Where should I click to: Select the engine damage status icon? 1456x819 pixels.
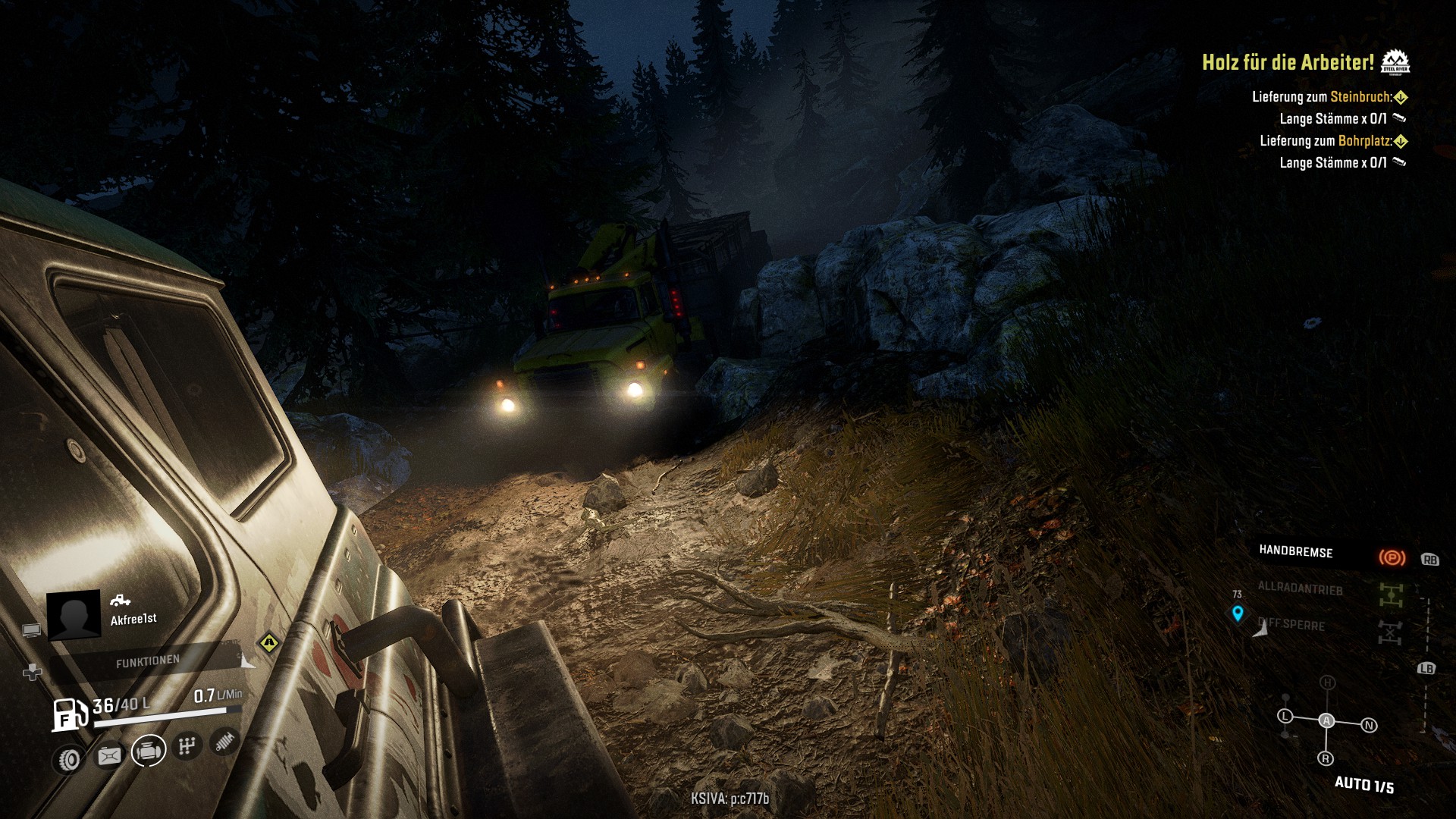tap(149, 751)
